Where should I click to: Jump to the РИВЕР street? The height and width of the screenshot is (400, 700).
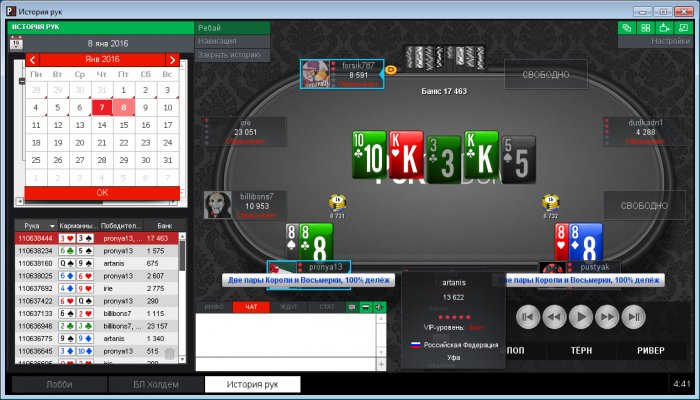point(636,350)
